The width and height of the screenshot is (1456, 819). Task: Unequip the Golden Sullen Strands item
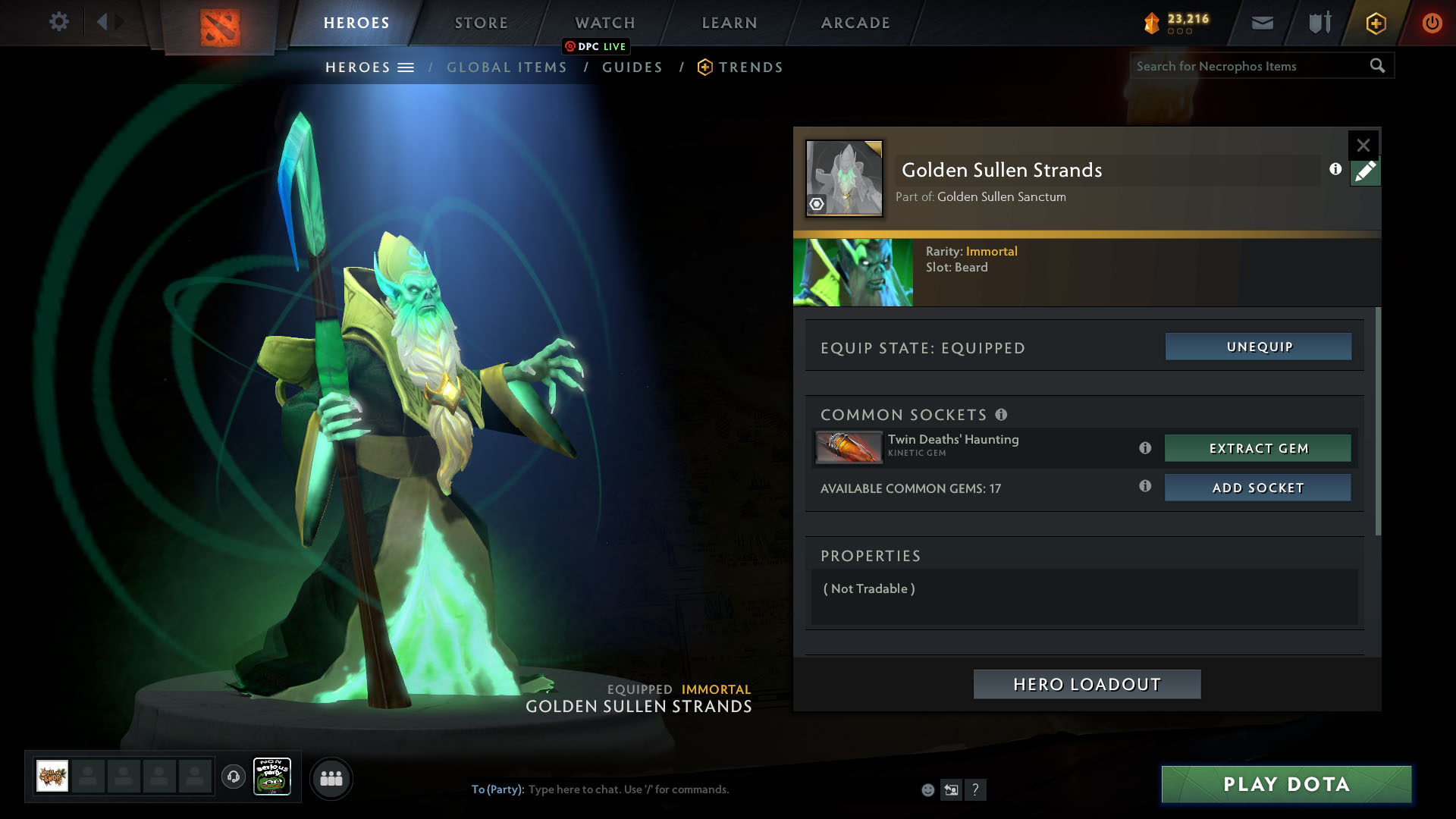click(1259, 347)
